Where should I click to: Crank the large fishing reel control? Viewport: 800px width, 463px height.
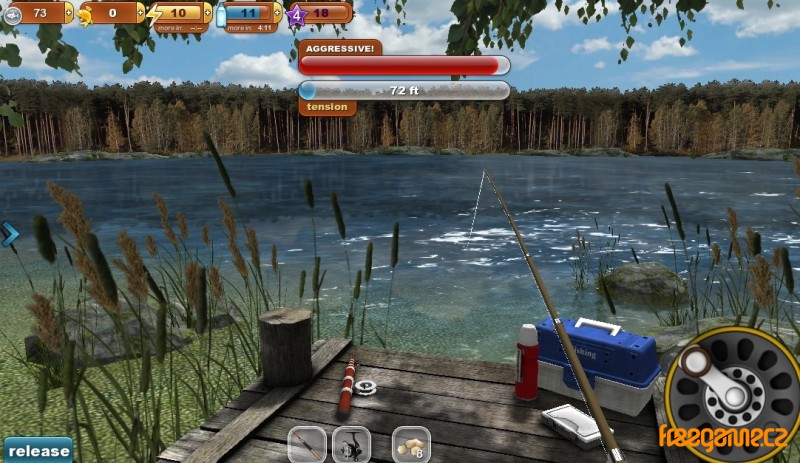coord(733,395)
